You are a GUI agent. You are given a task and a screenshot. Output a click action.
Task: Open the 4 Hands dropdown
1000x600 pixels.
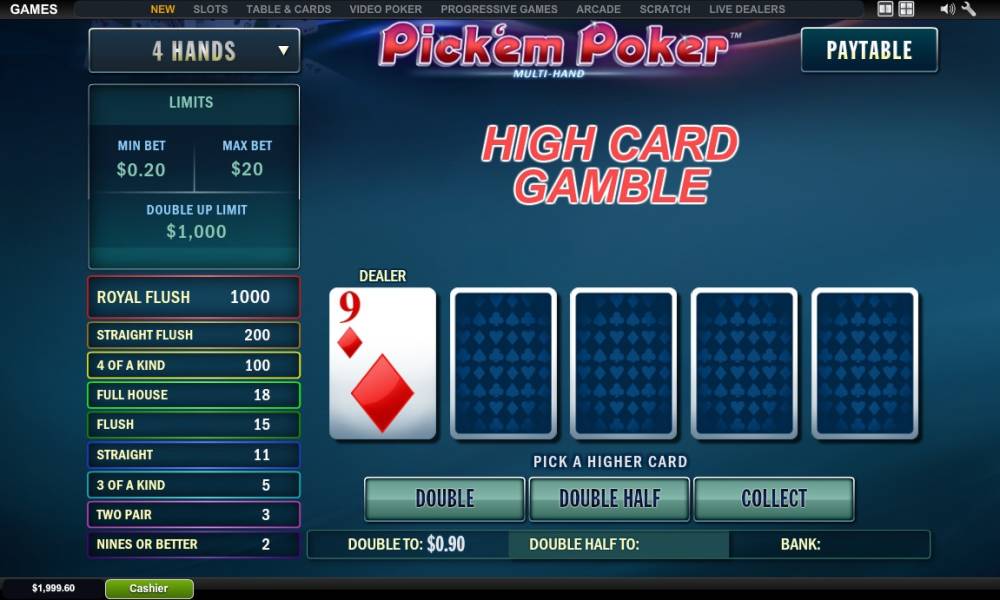tap(194, 50)
